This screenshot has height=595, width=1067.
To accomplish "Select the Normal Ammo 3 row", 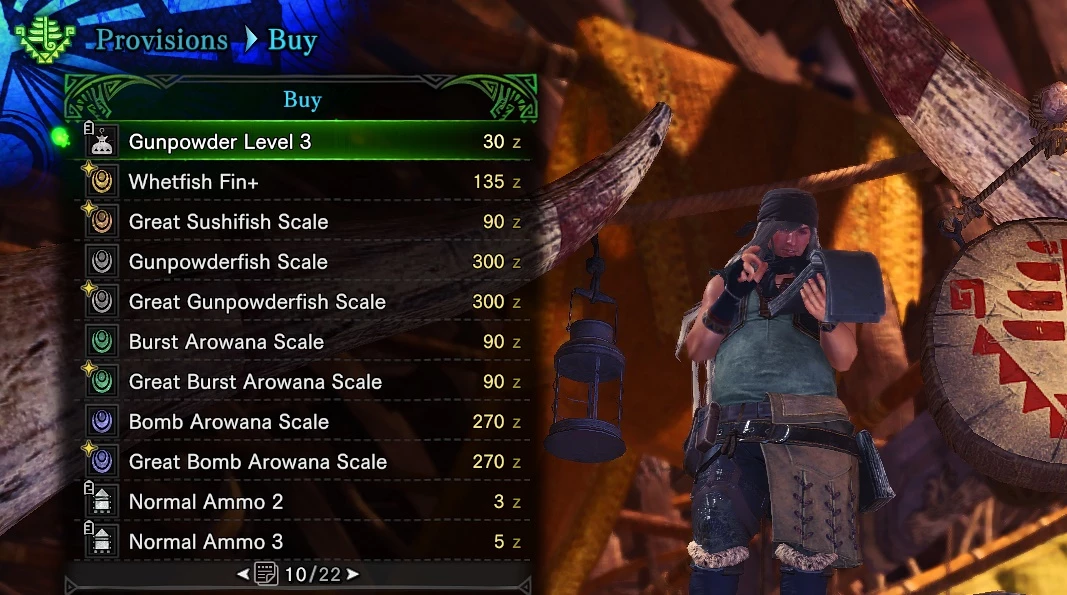I will pos(300,542).
